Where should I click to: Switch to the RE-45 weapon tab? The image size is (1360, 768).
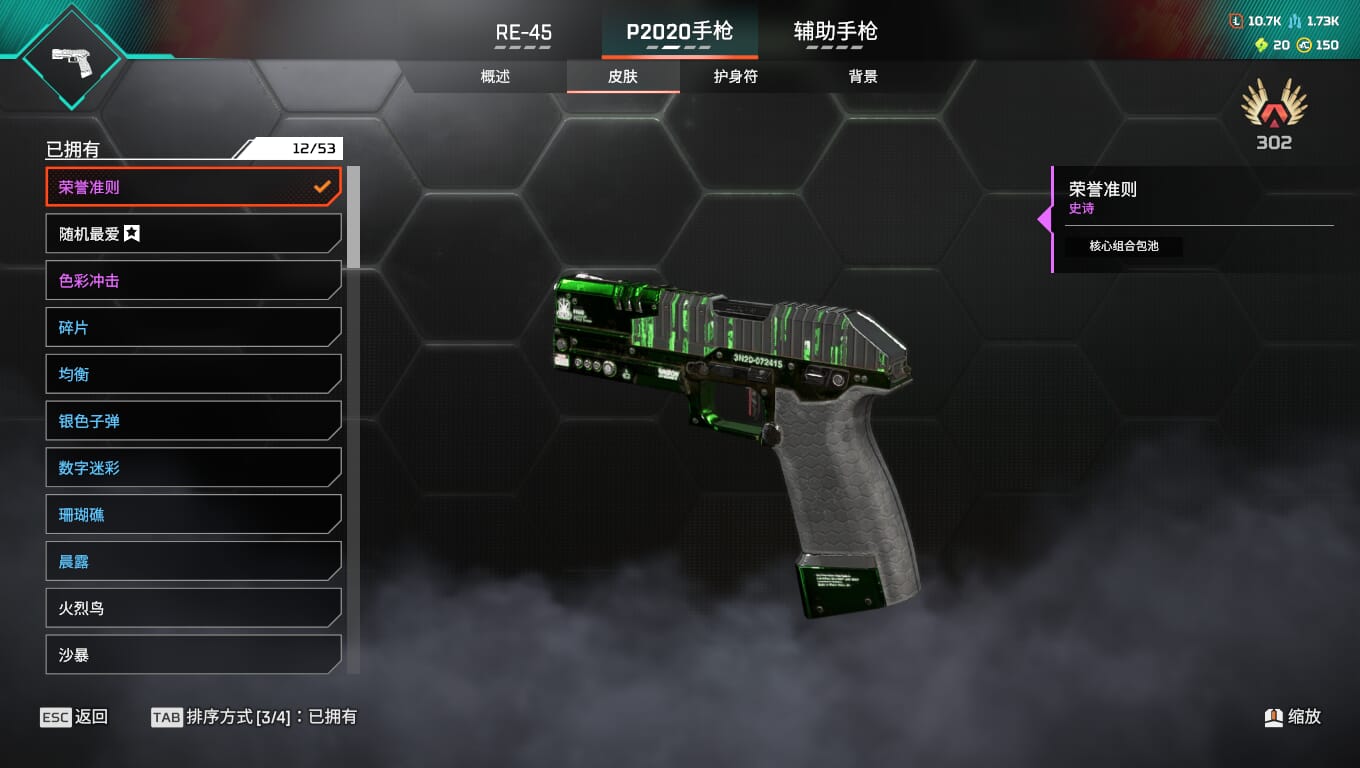click(523, 32)
